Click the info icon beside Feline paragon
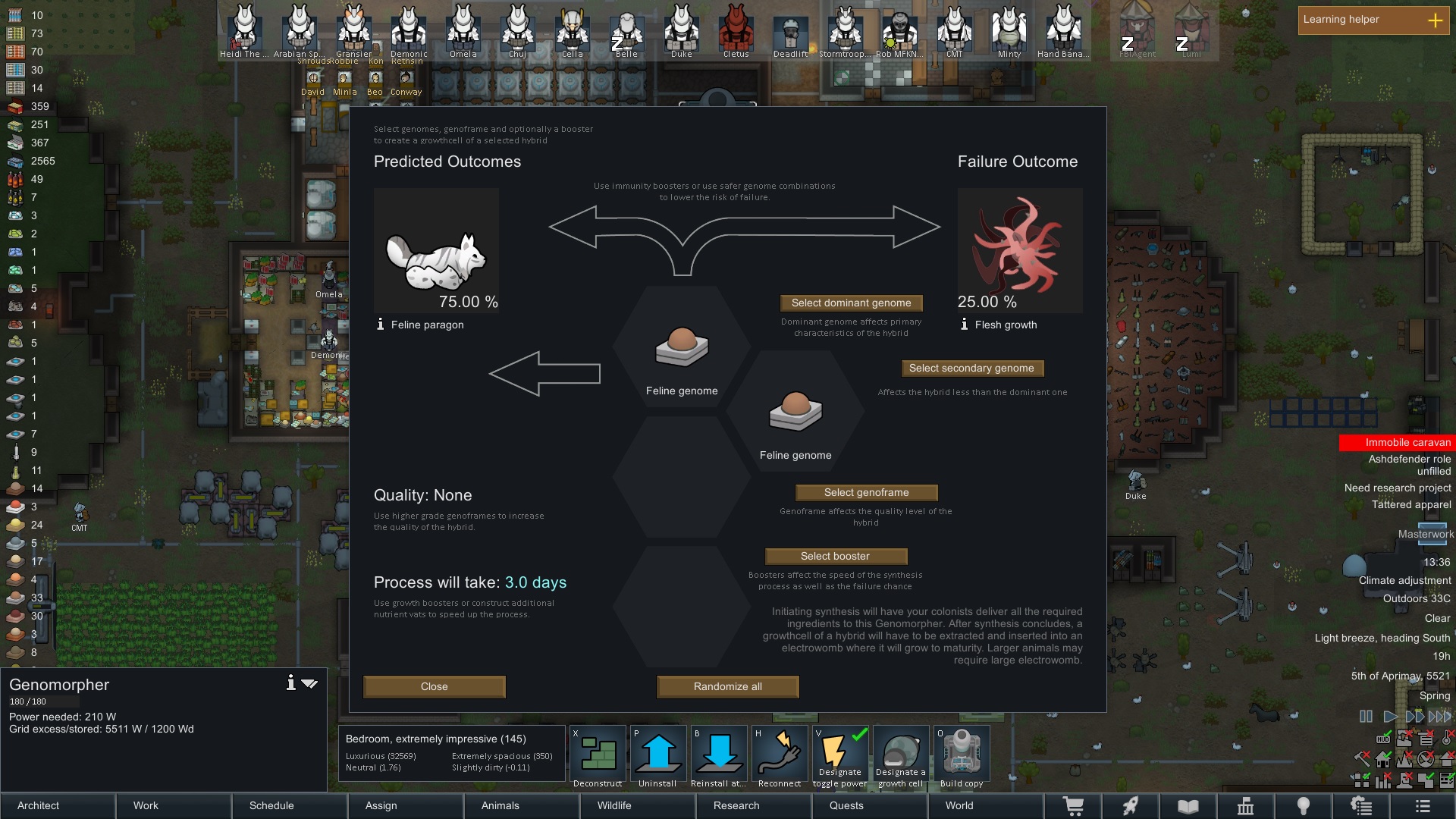This screenshot has width=1456, height=819. (x=379, y=324)
